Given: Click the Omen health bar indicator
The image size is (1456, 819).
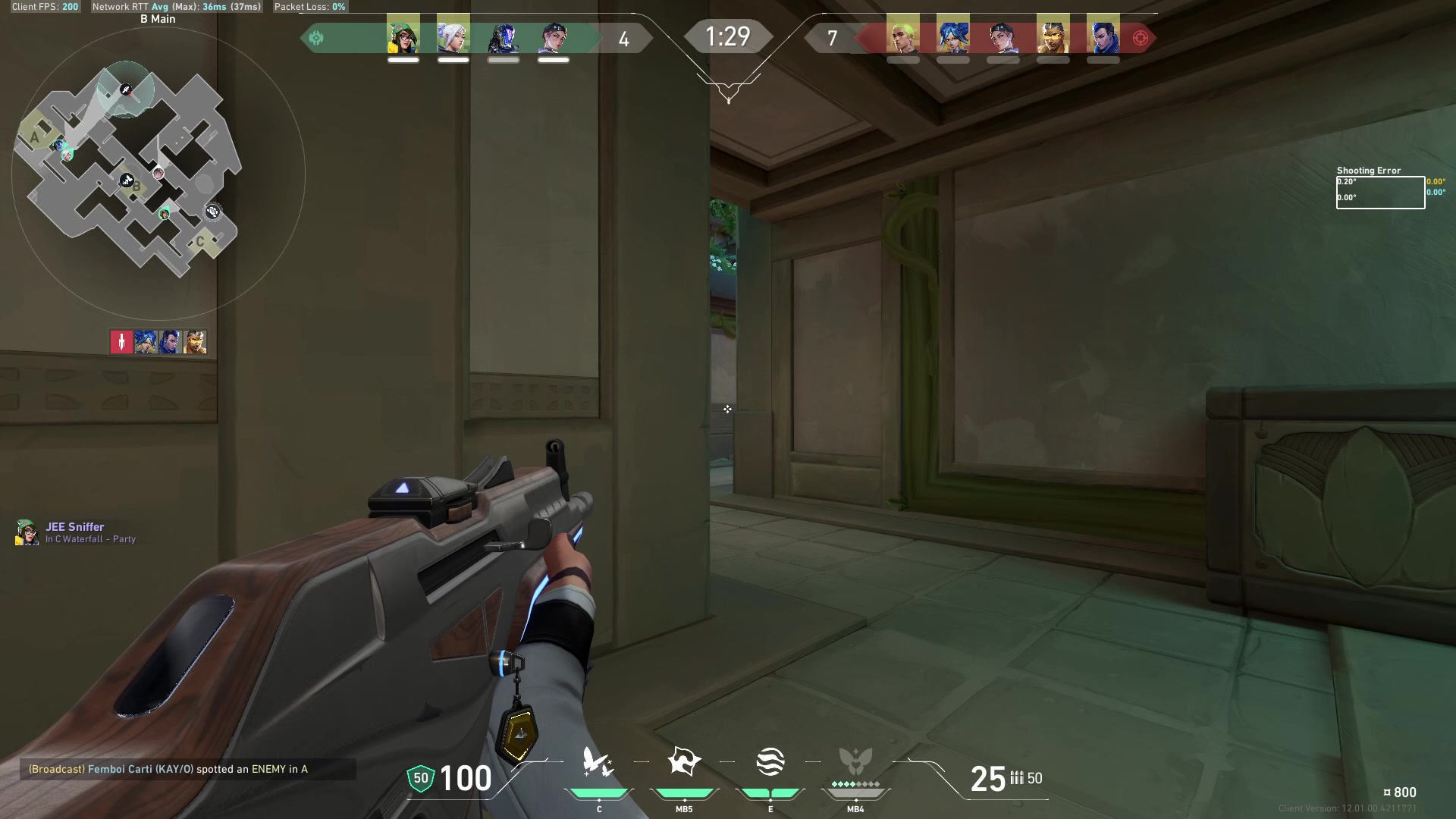Looking at the screenshot, I should coord(503,58).
